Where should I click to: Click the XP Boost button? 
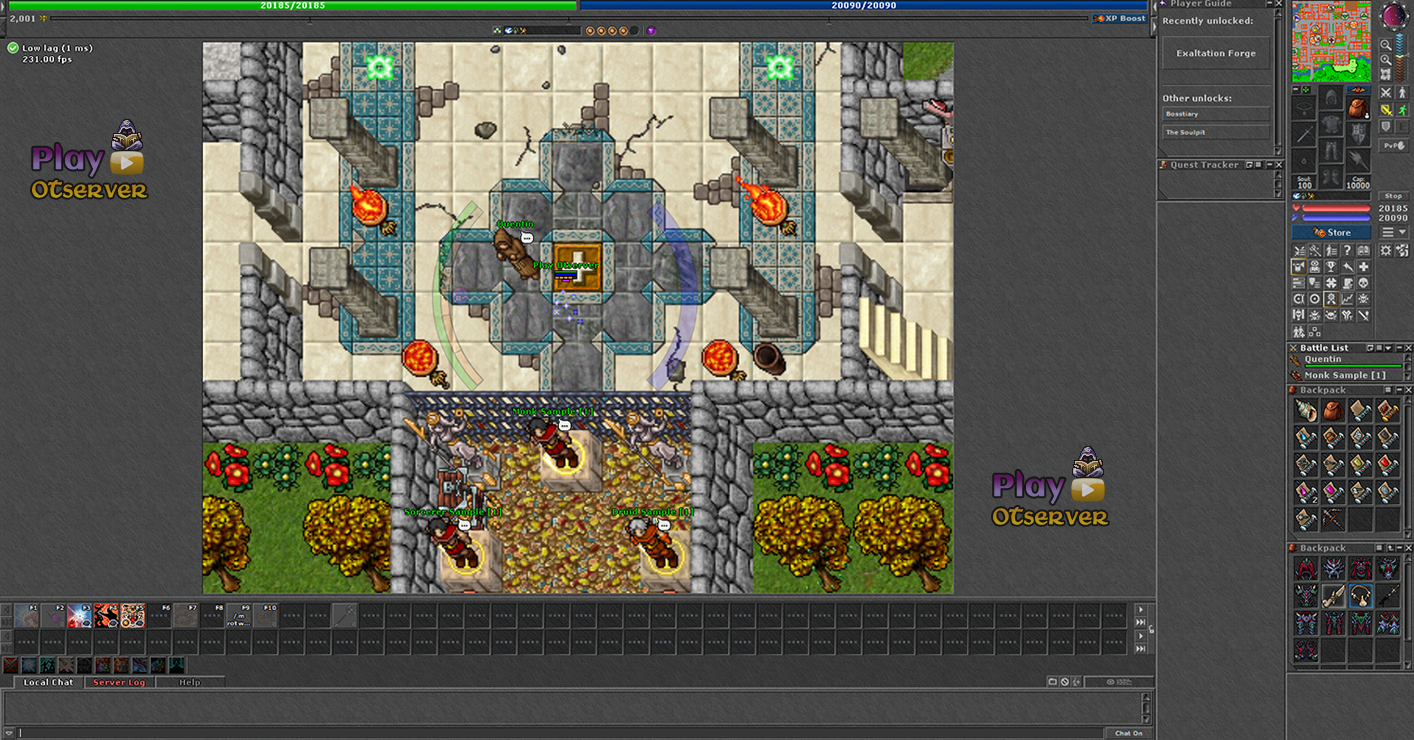point(1120,18)
